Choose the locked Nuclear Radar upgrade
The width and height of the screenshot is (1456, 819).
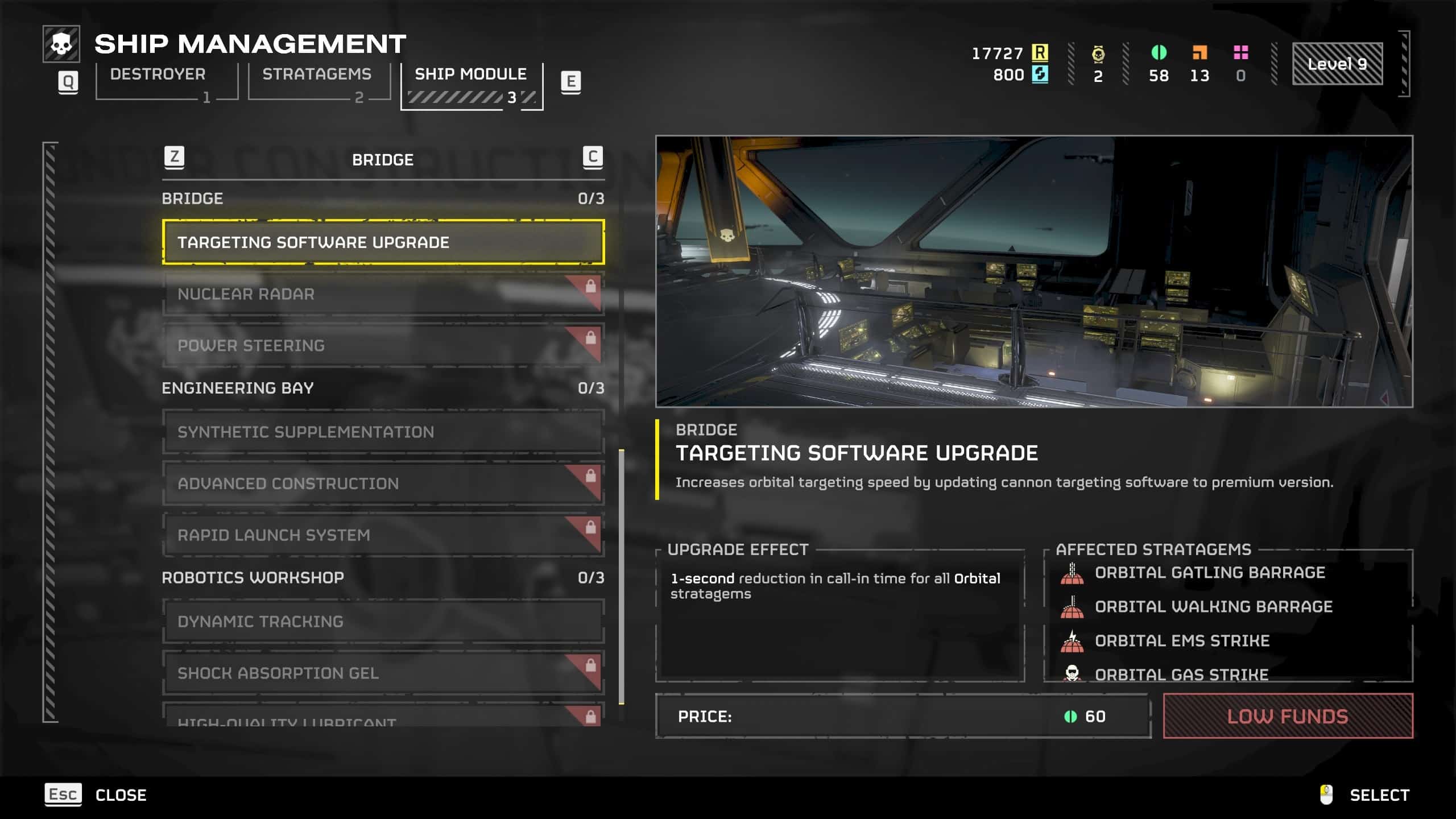click(383, 294)
